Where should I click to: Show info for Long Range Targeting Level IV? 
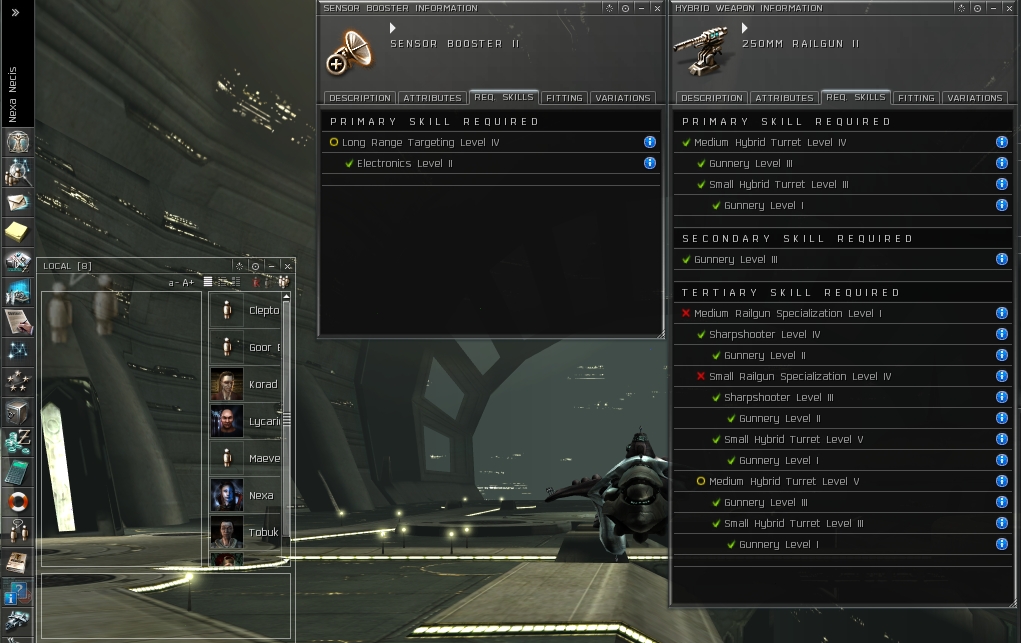point(650,142)
